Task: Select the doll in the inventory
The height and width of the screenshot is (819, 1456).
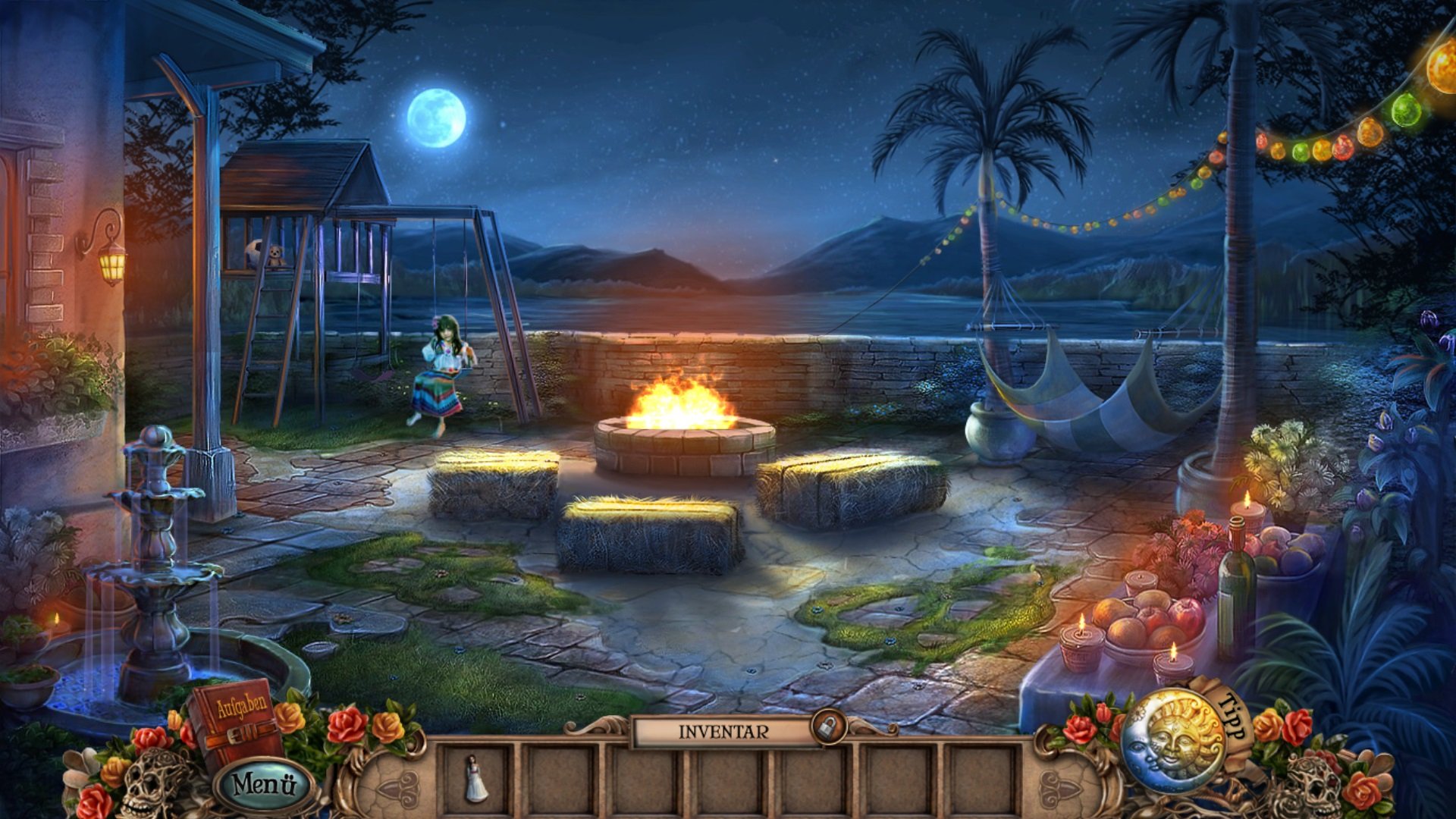Action: pos(475,779)
